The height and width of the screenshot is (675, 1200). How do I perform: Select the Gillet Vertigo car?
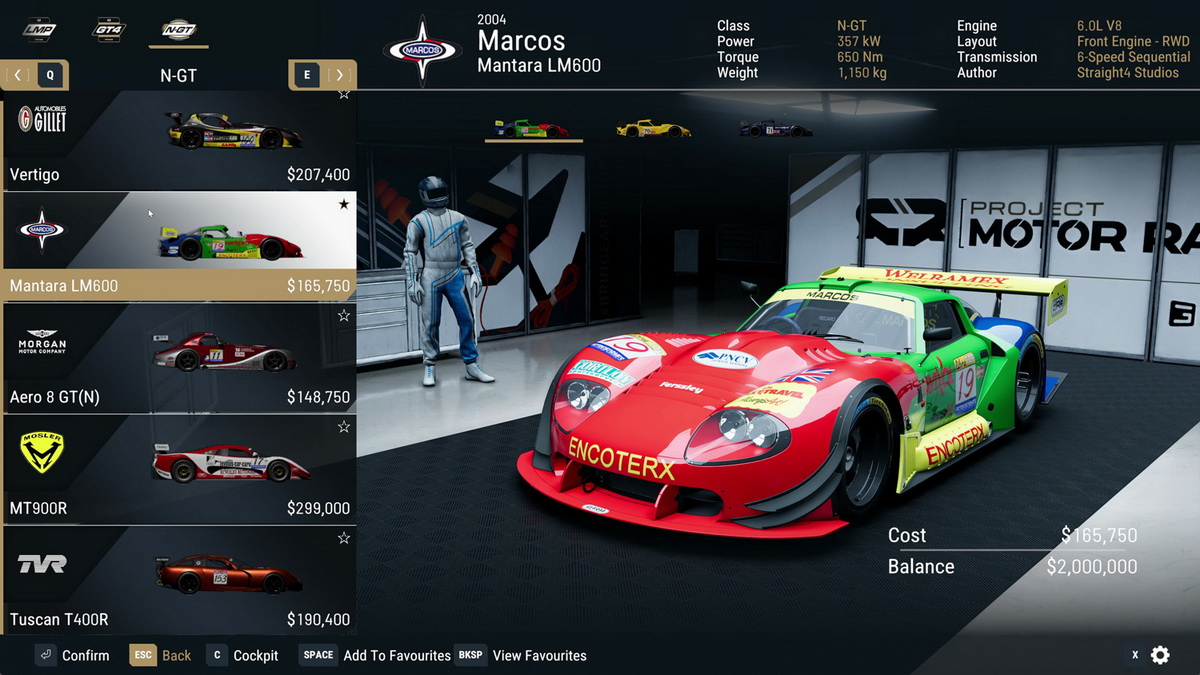tap(178, 142)
